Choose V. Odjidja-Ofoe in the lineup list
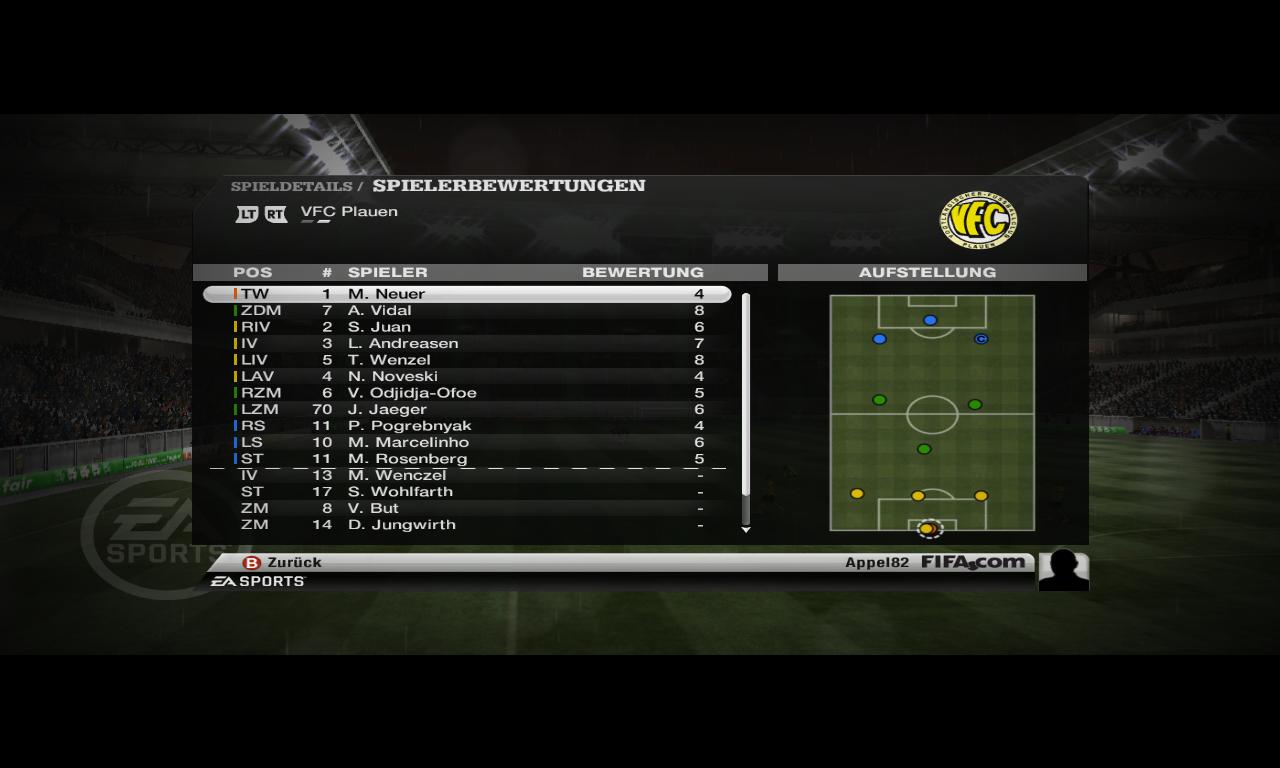Screen dimensions: 1280x768 467,393
